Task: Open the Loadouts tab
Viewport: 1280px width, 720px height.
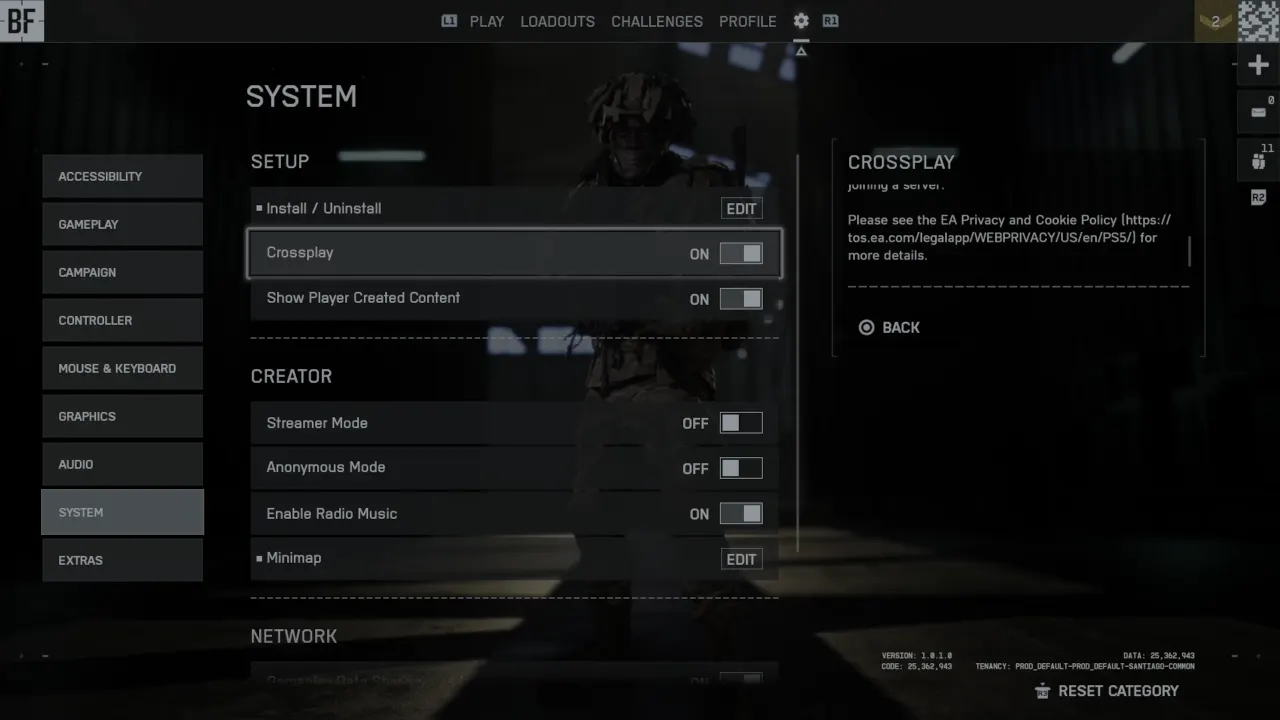Action: pyautogui.click(x=557, y=21)
